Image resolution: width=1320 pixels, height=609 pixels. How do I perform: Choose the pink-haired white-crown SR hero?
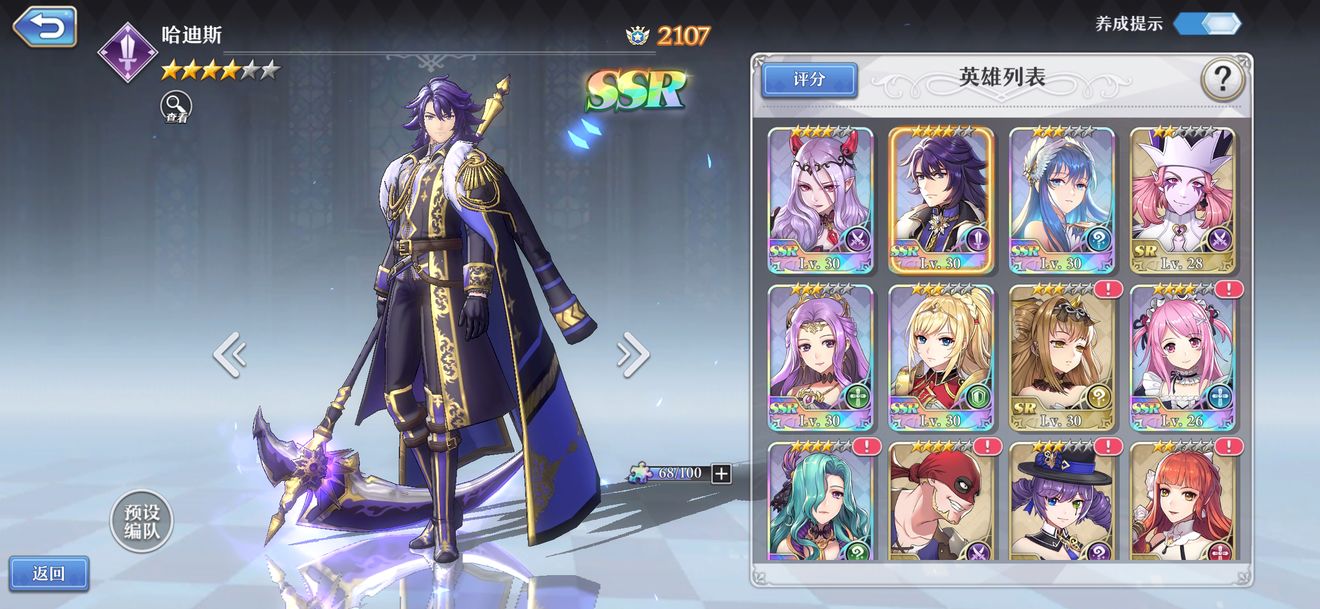(x=1182, y=200)
